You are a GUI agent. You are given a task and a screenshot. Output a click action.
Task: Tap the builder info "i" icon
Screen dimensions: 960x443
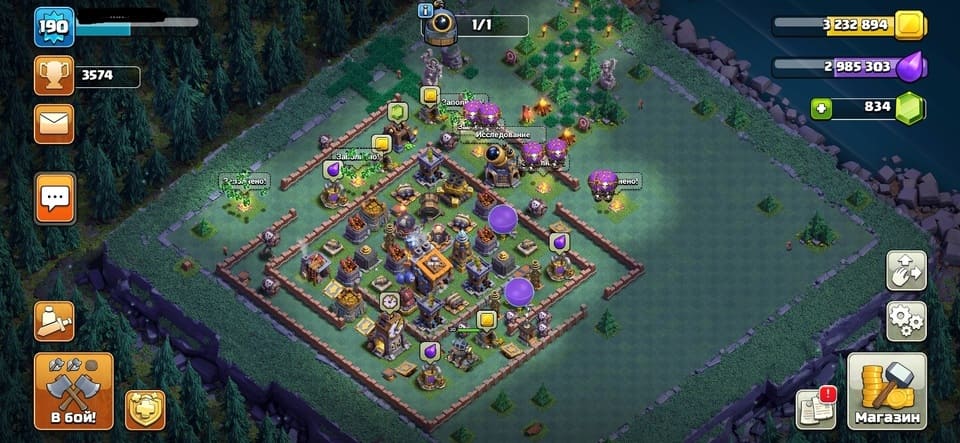tap(425, 9)
